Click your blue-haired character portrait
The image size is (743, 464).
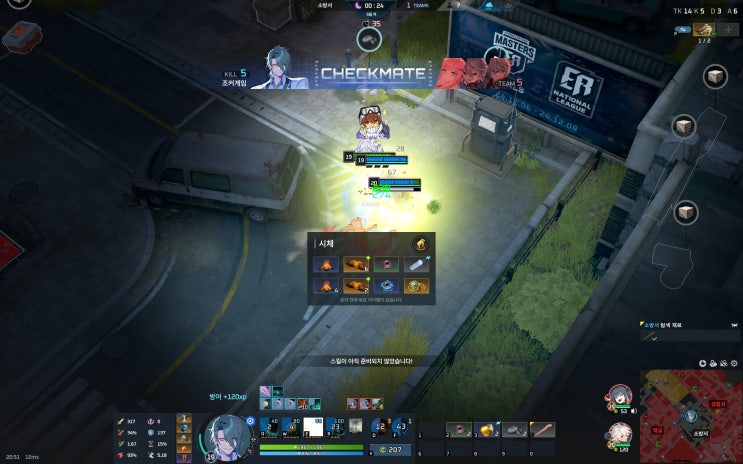pos(226,437)
